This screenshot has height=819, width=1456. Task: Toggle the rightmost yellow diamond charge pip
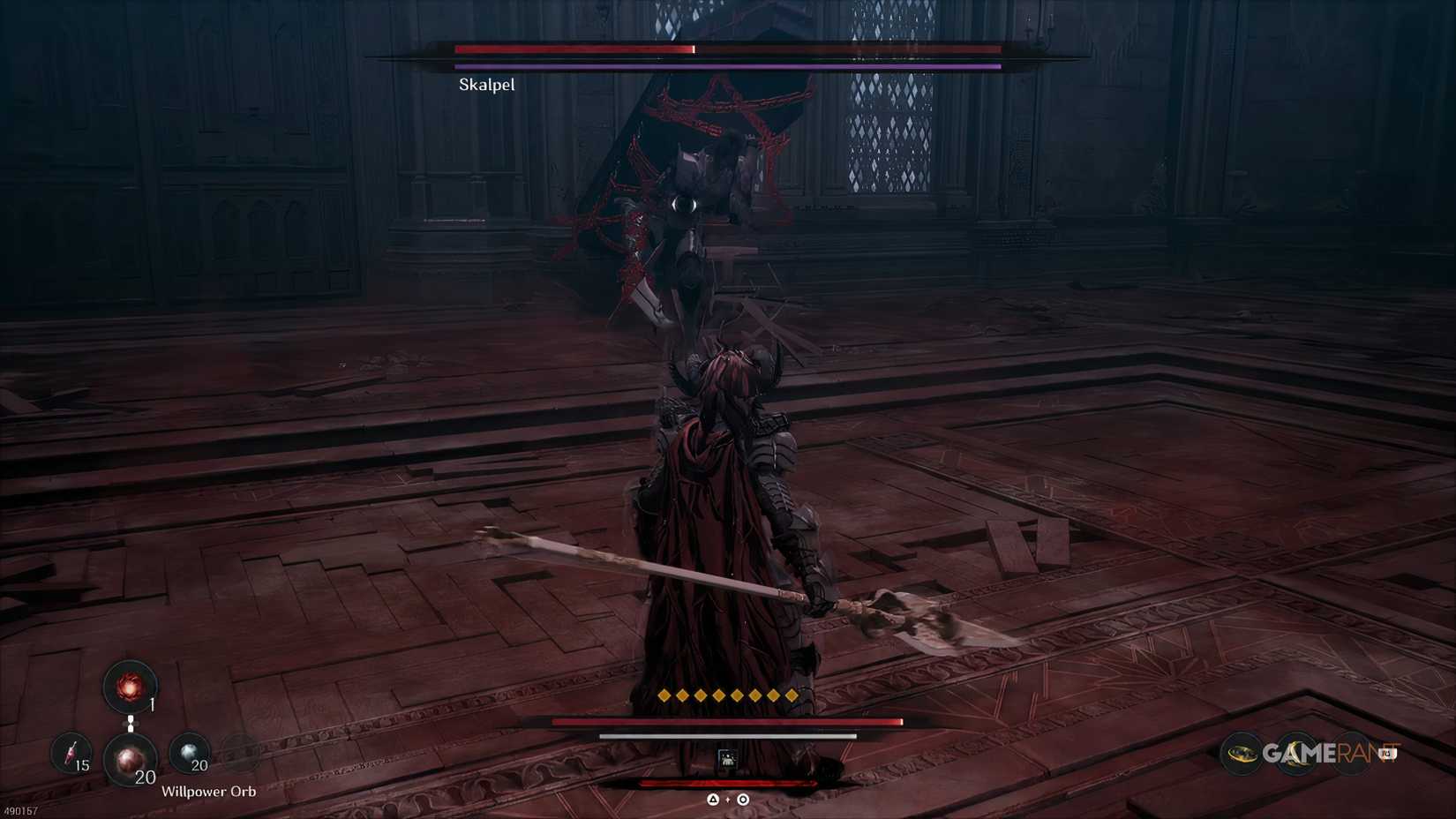coord(792,695)
